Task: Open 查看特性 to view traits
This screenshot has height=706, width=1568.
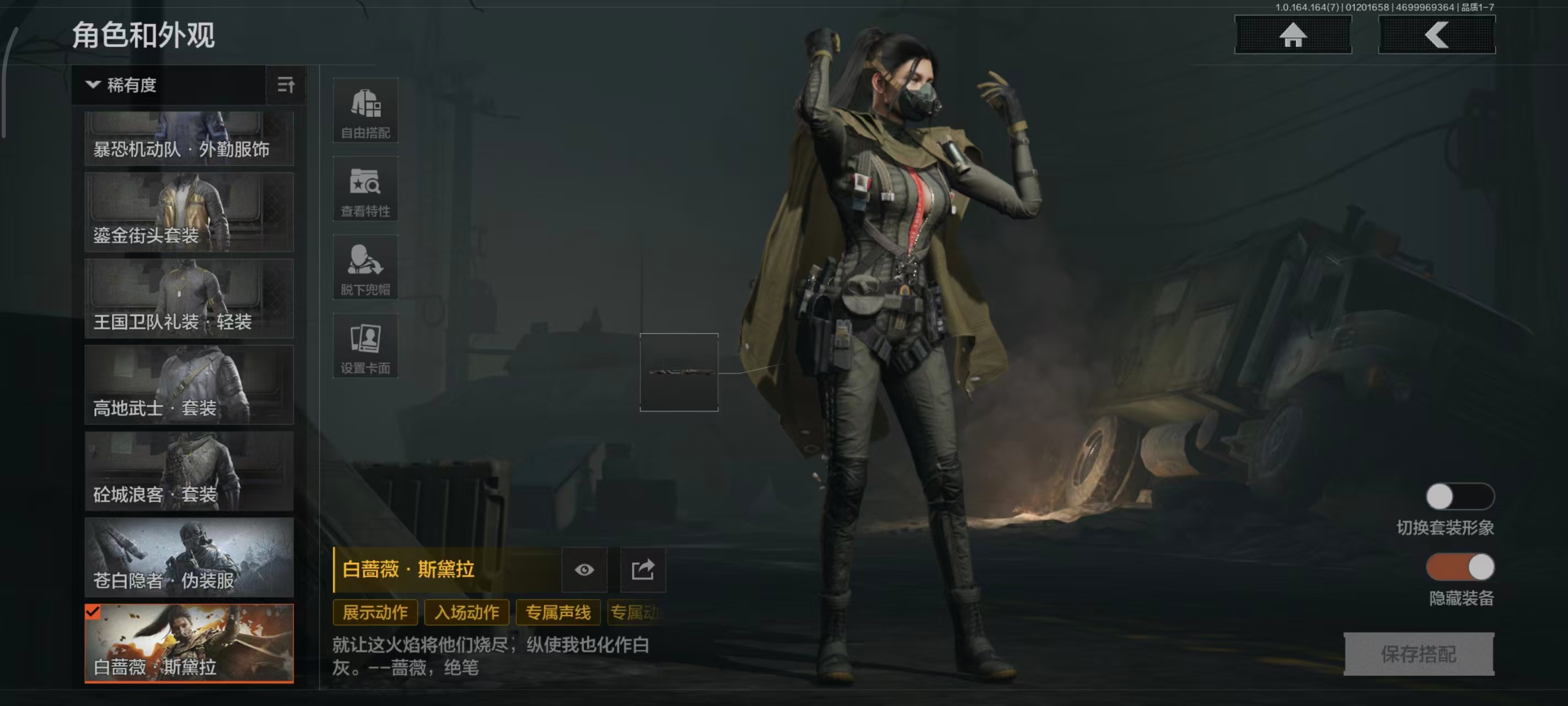Action: click(365, 189)
